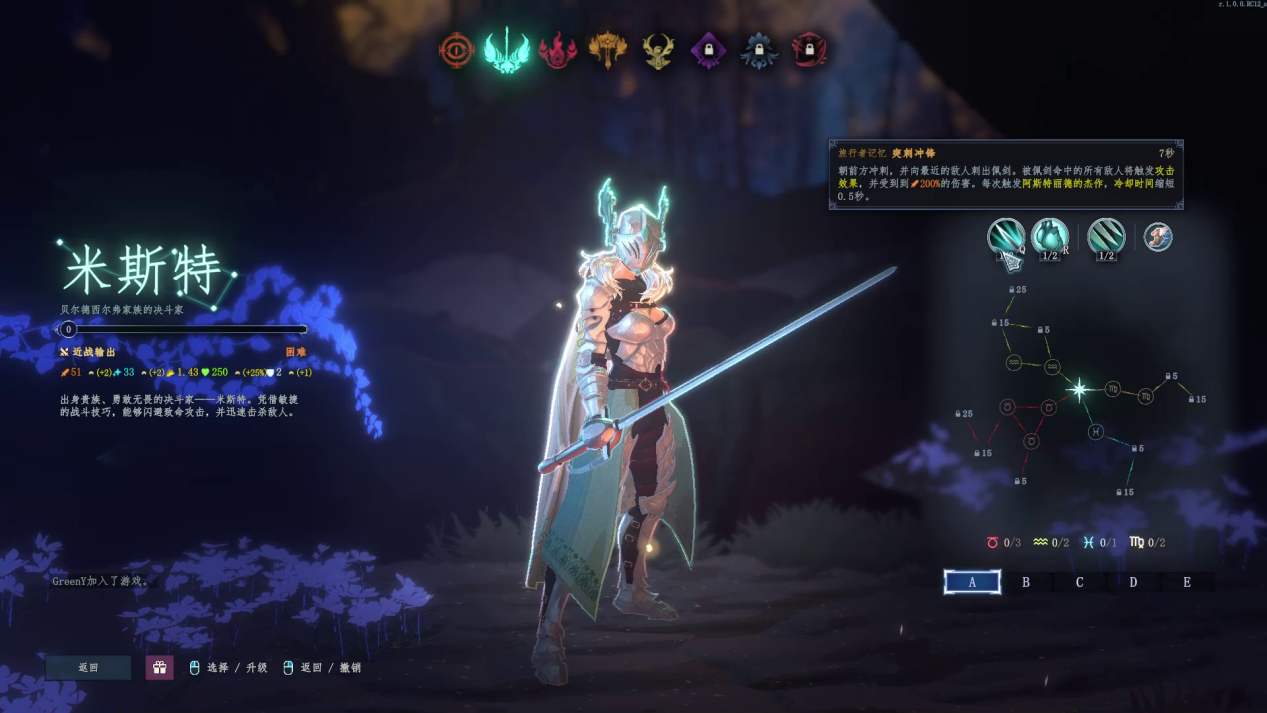Choose loadout tab E

(1187, 582)
